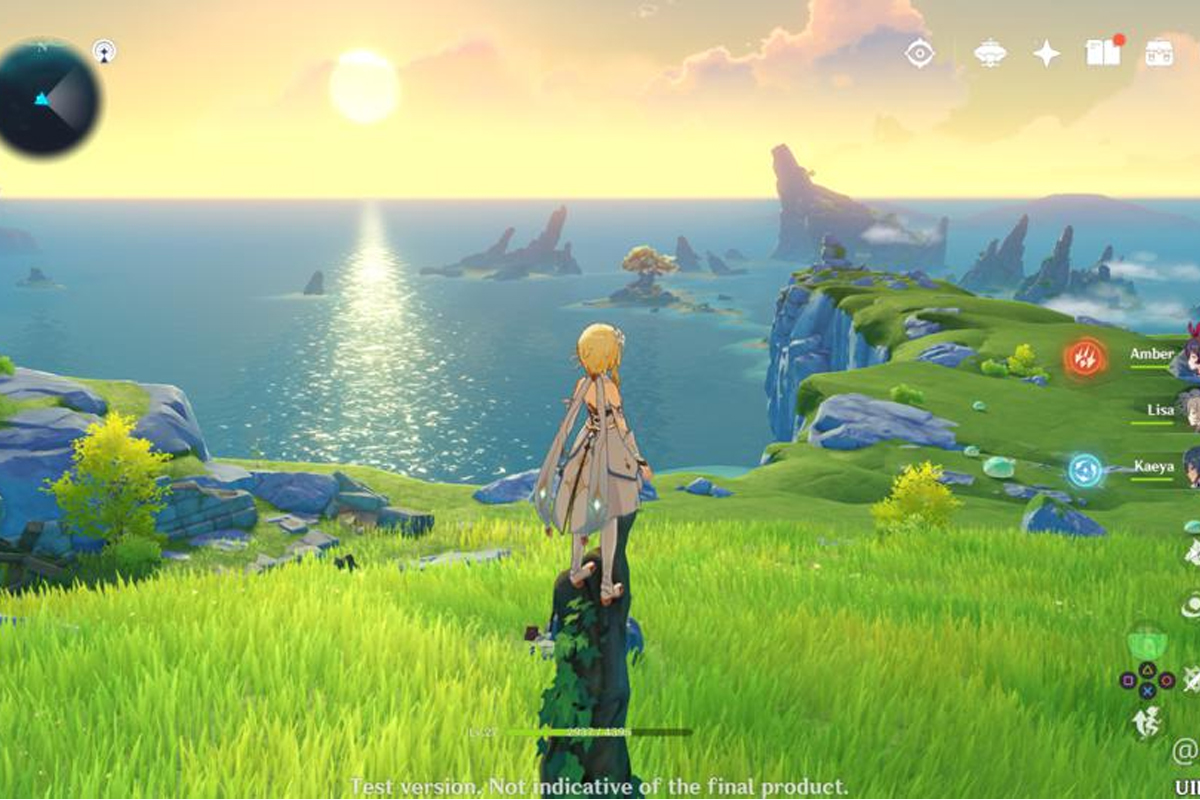
Task: Switch to party member Amber
Action: click(1152, 354)
